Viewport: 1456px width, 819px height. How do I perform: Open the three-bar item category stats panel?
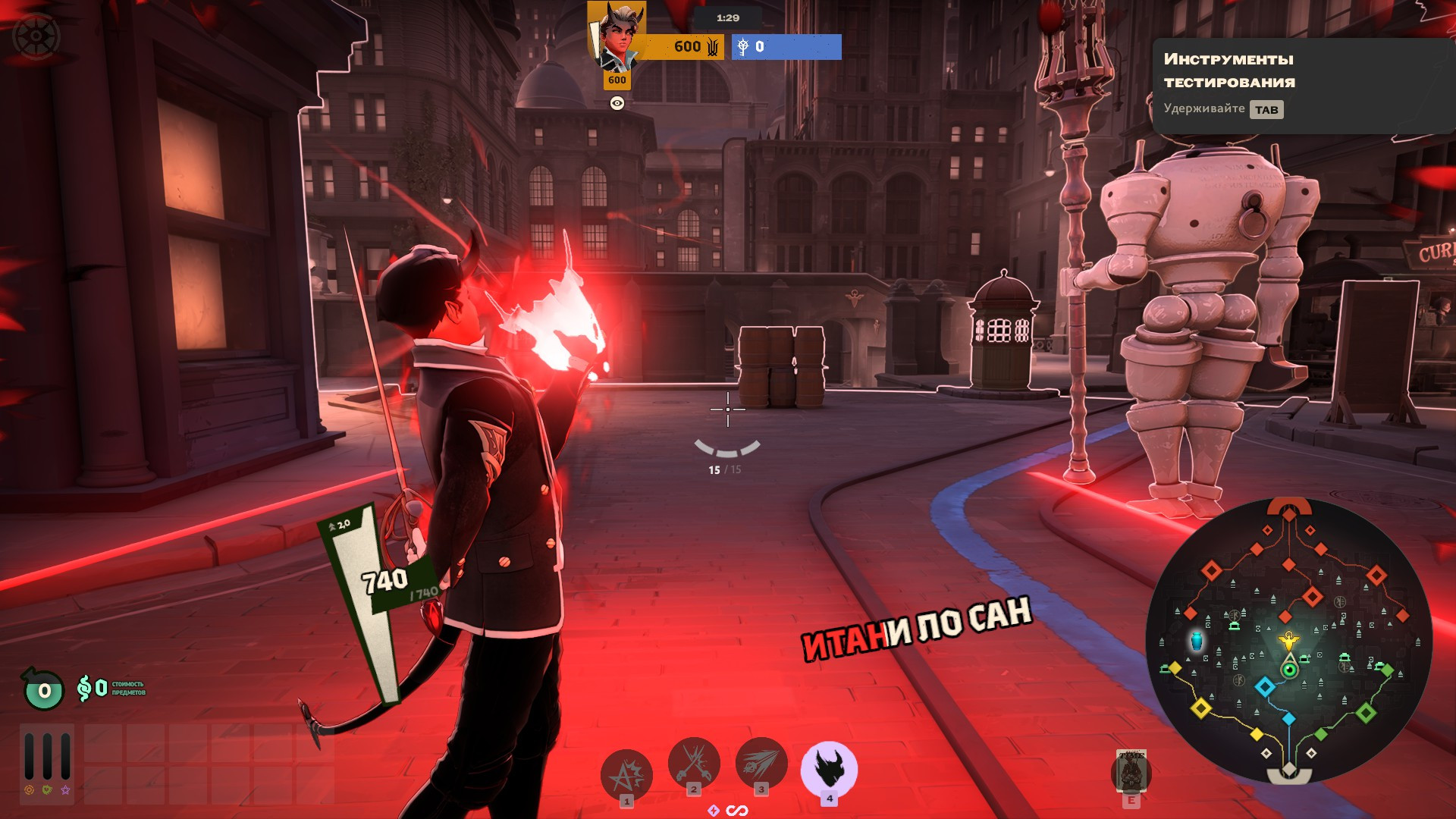pos(47,755)
